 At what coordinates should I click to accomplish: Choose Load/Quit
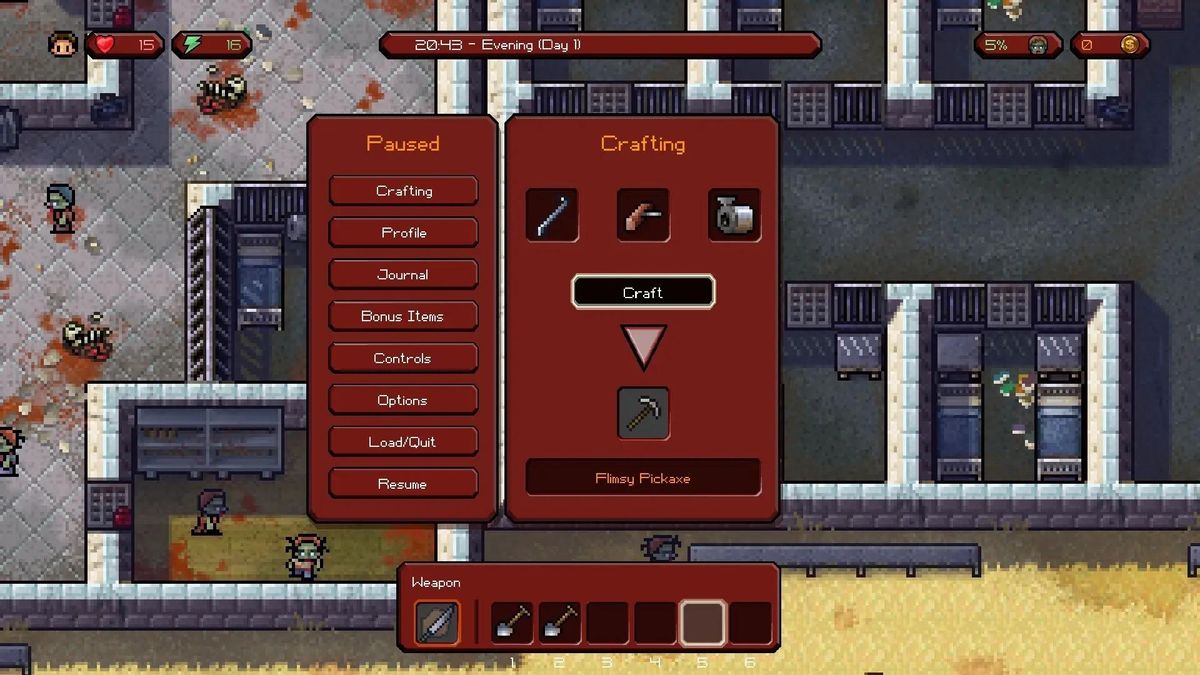click(x=403, y=442)
